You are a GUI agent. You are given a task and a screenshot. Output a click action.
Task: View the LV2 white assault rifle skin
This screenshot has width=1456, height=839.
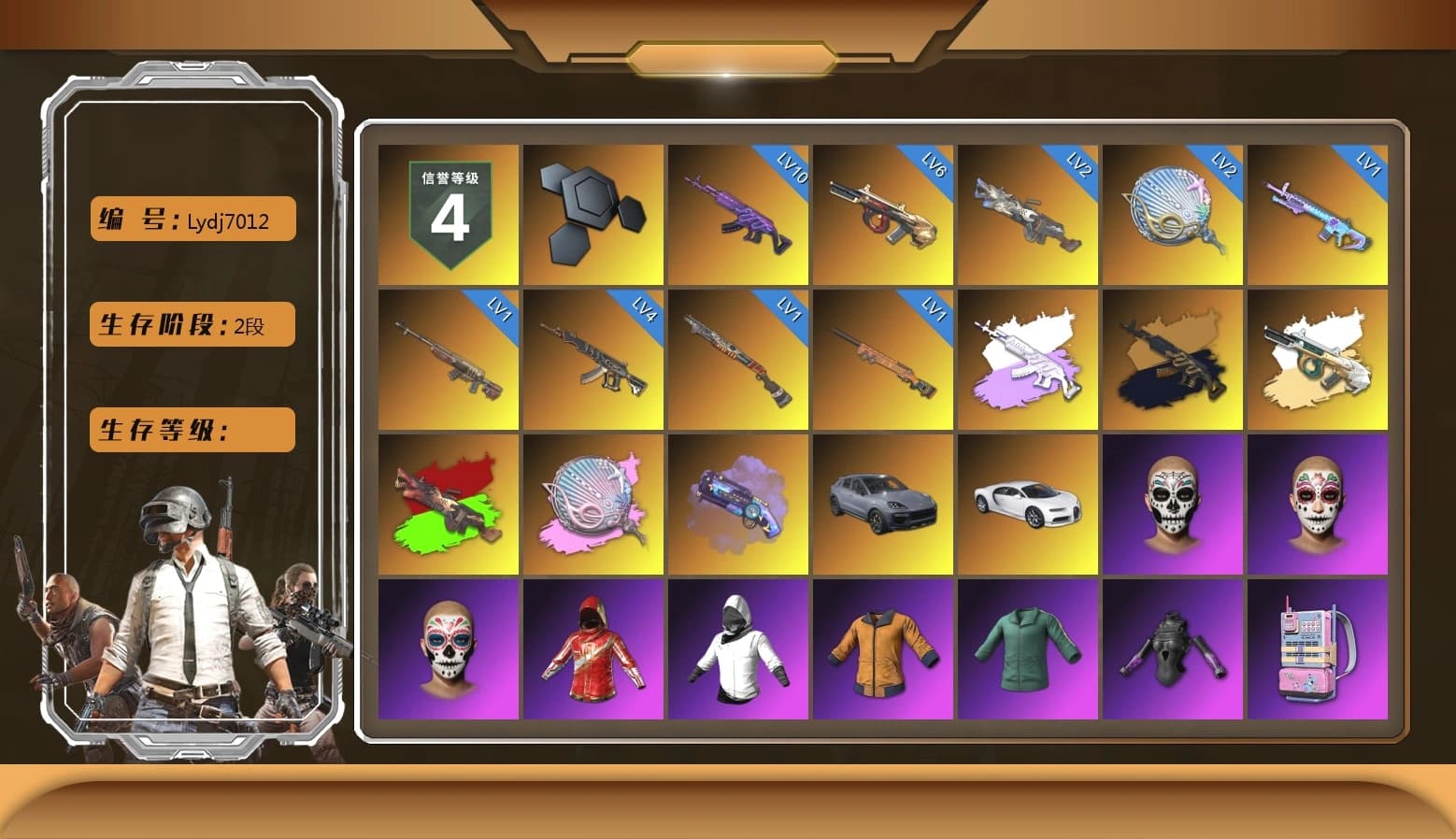tap(1028, 215)
